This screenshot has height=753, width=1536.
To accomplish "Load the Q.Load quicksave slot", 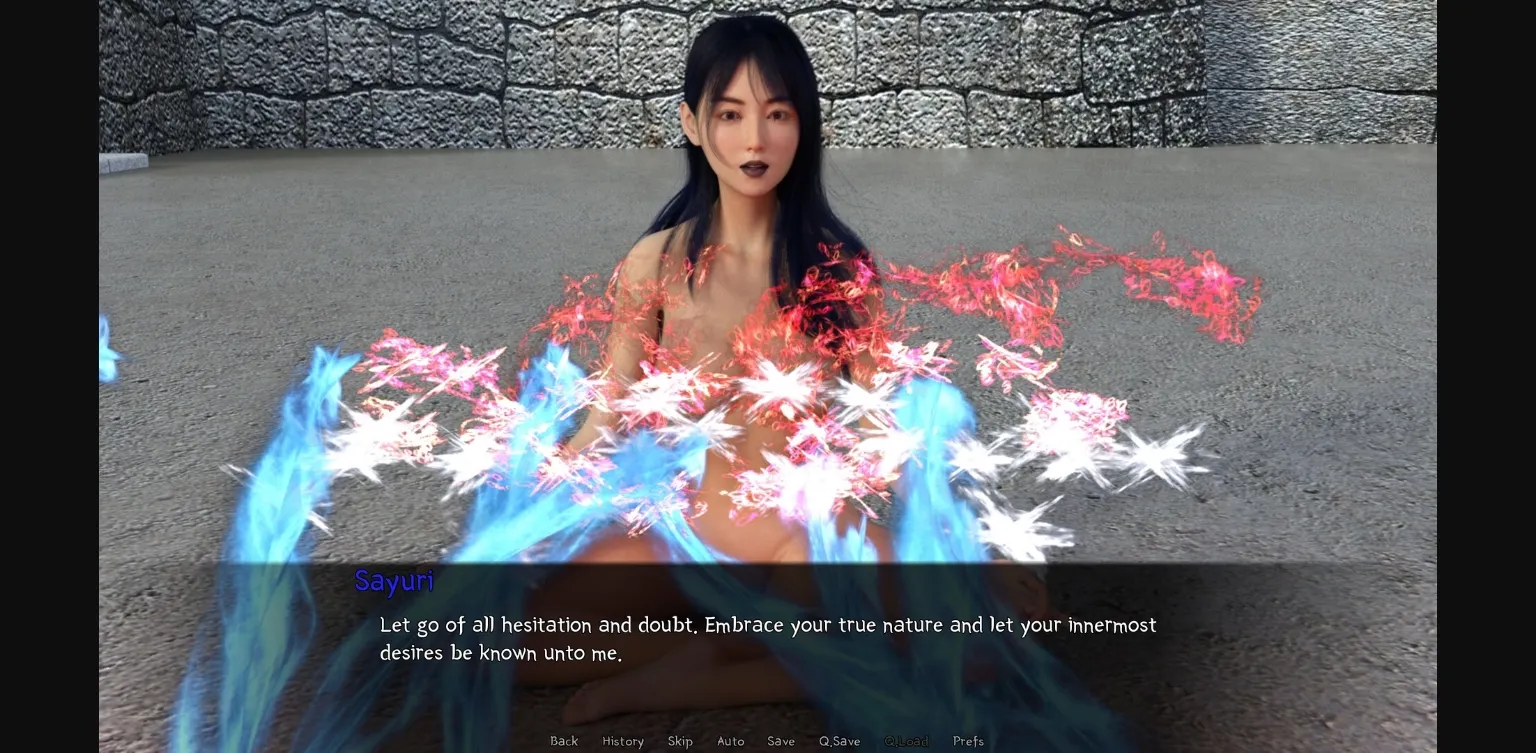I will click(x=906, y=741).
